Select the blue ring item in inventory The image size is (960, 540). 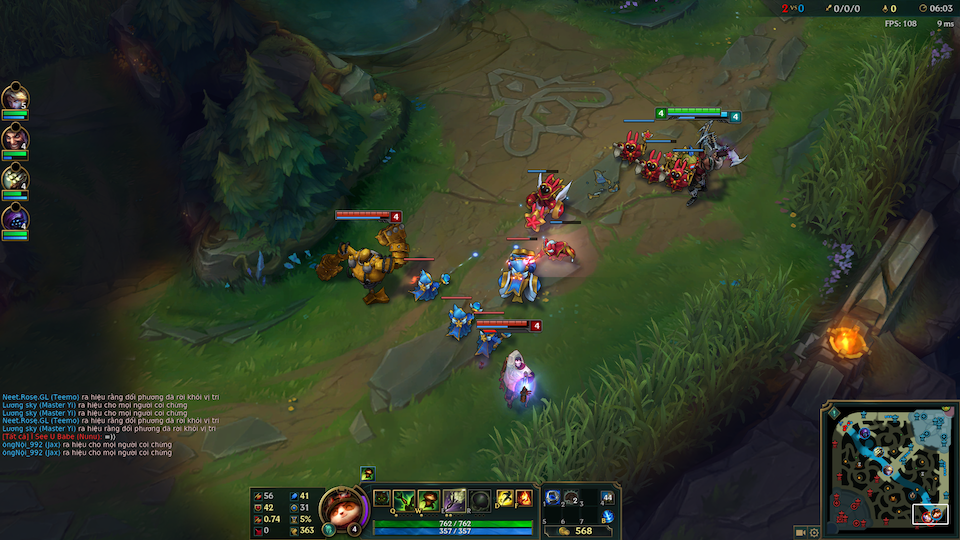(553, 498)
